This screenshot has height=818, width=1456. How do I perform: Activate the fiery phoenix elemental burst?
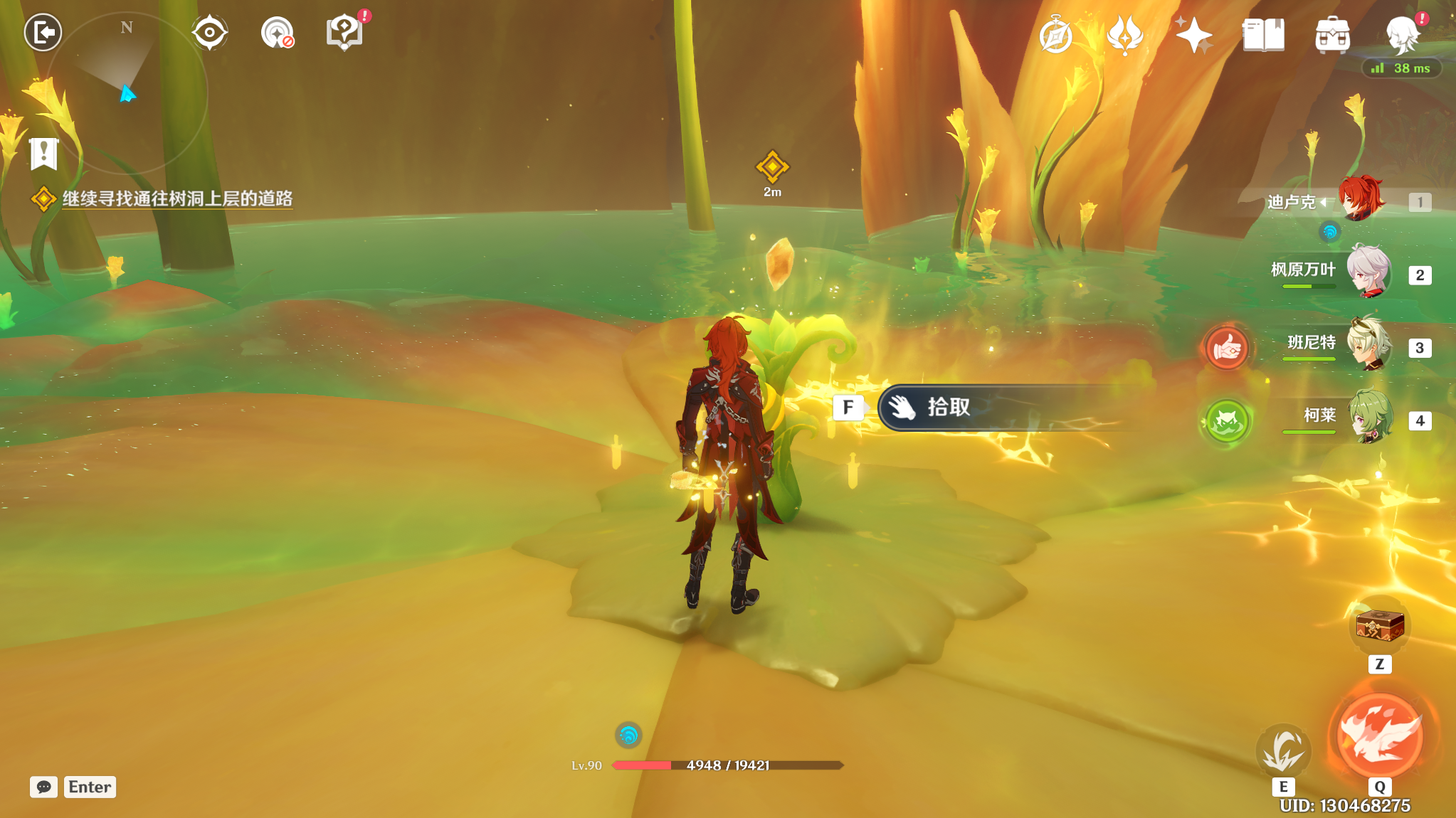pos(1380,735)
